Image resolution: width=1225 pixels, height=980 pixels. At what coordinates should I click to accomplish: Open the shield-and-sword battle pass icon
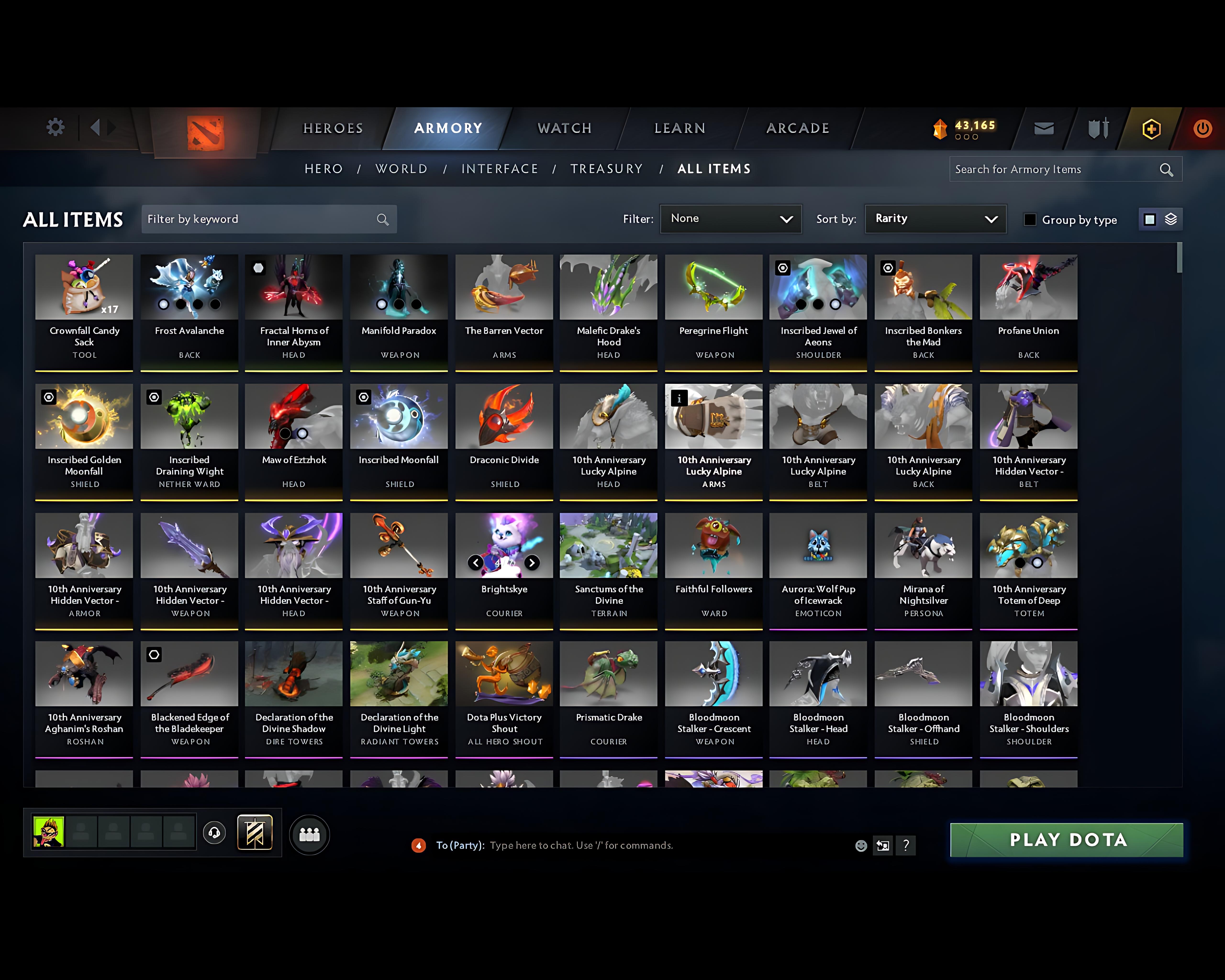[x=1098, y=128]
